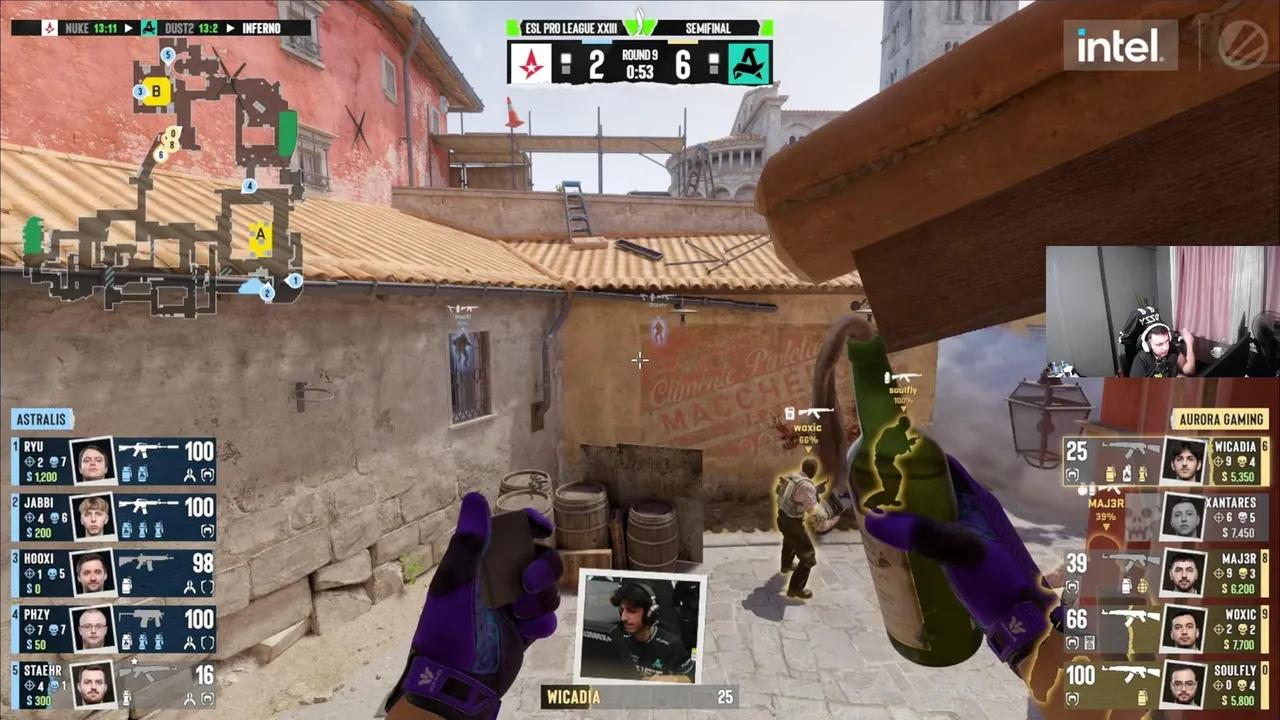Viewport: 1280px width, 720px height.
Task: Toggle SOULFLY's HE grenade indicator
Action: point(1142,698)
